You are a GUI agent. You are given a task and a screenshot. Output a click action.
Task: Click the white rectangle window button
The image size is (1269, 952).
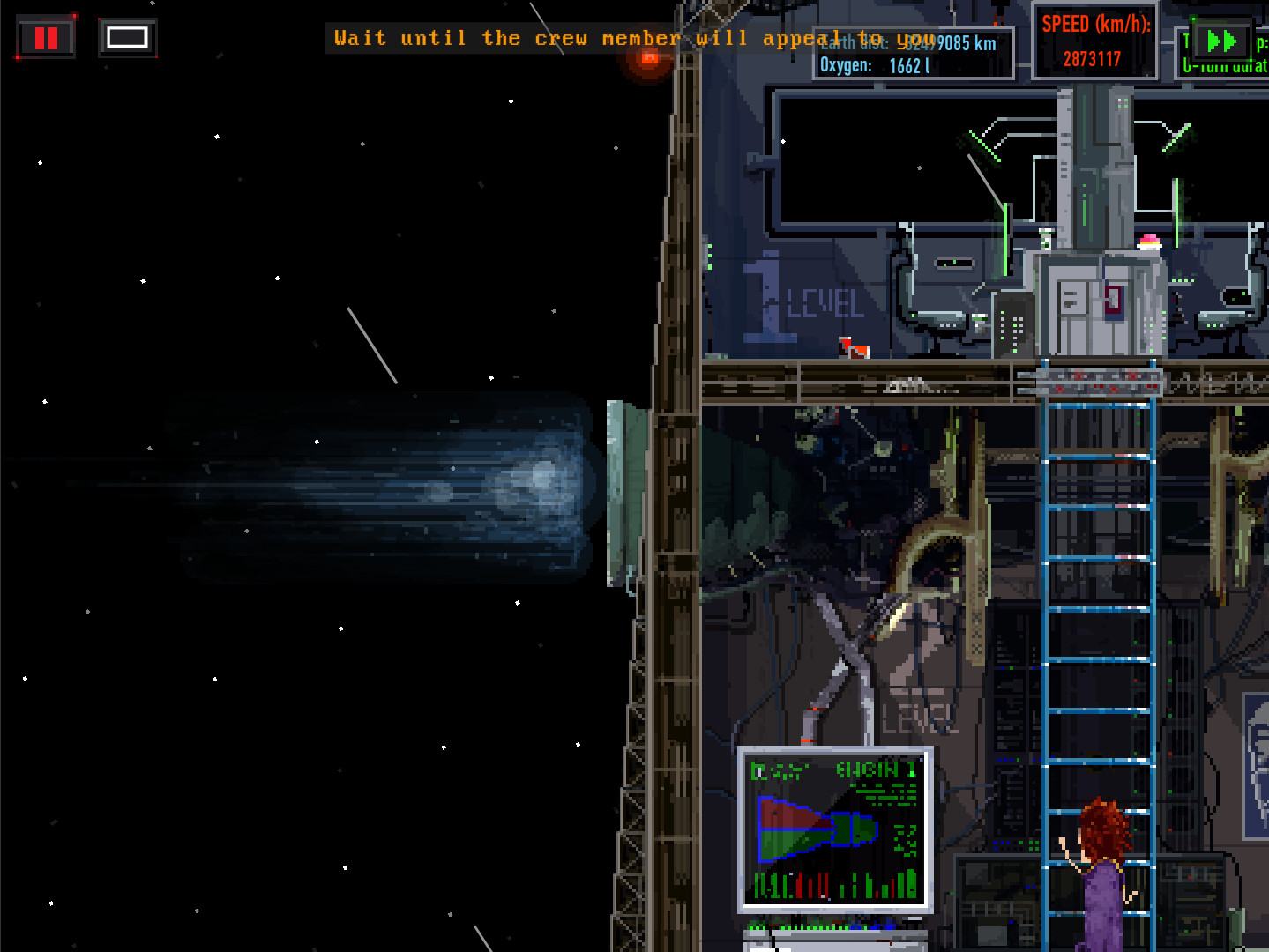coord(127,37)
